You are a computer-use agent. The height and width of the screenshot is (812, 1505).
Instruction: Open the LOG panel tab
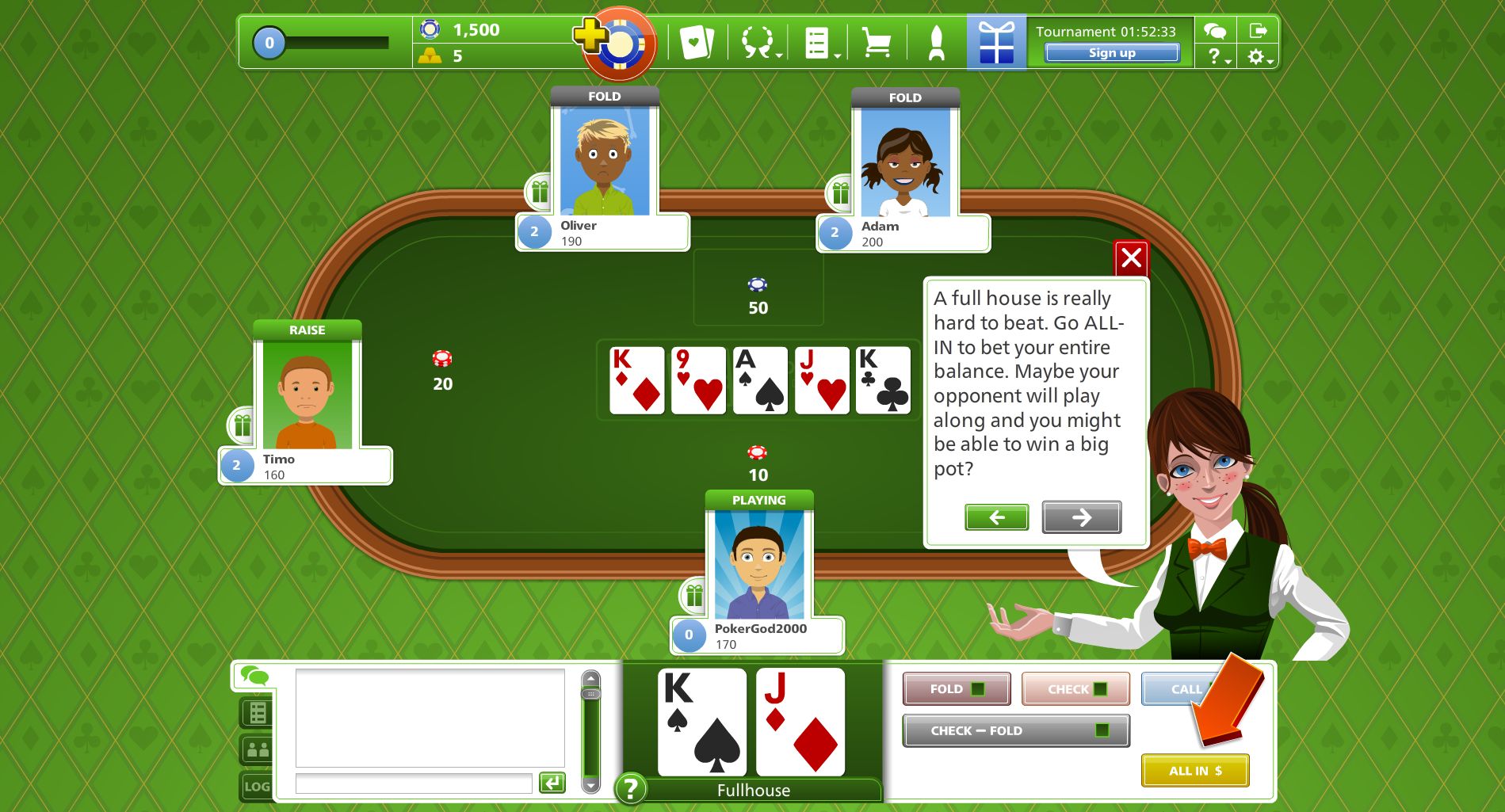[257, 786]
